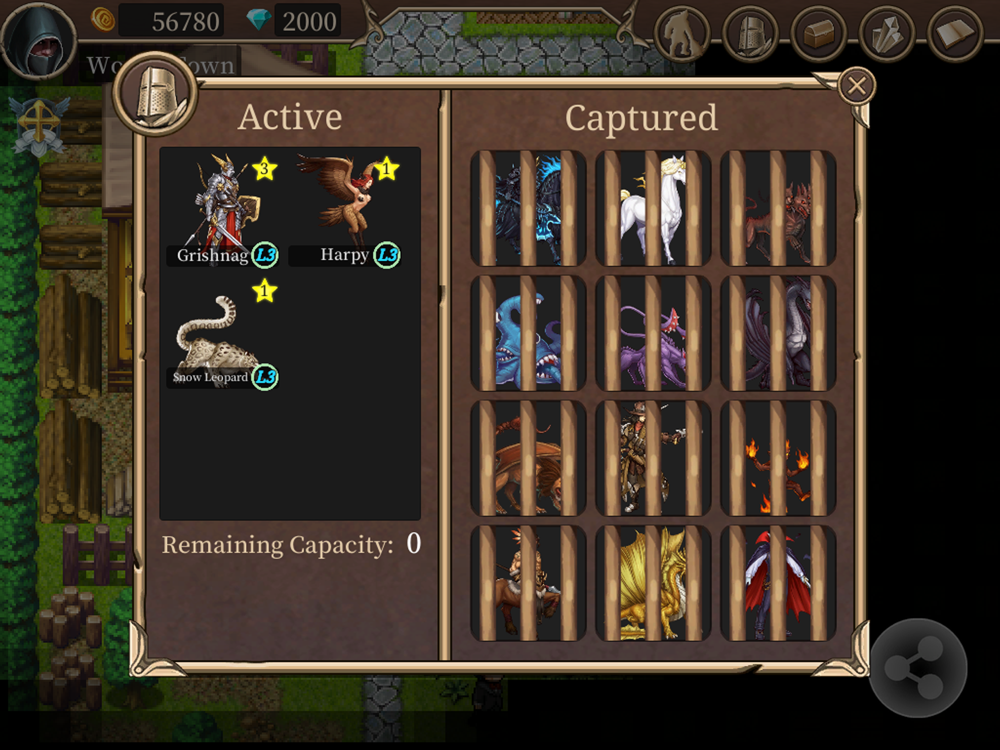The height and width of the screenshot is (750, 1000).
Task: Pick the caged white unicorn
Action: pos(653,208)
